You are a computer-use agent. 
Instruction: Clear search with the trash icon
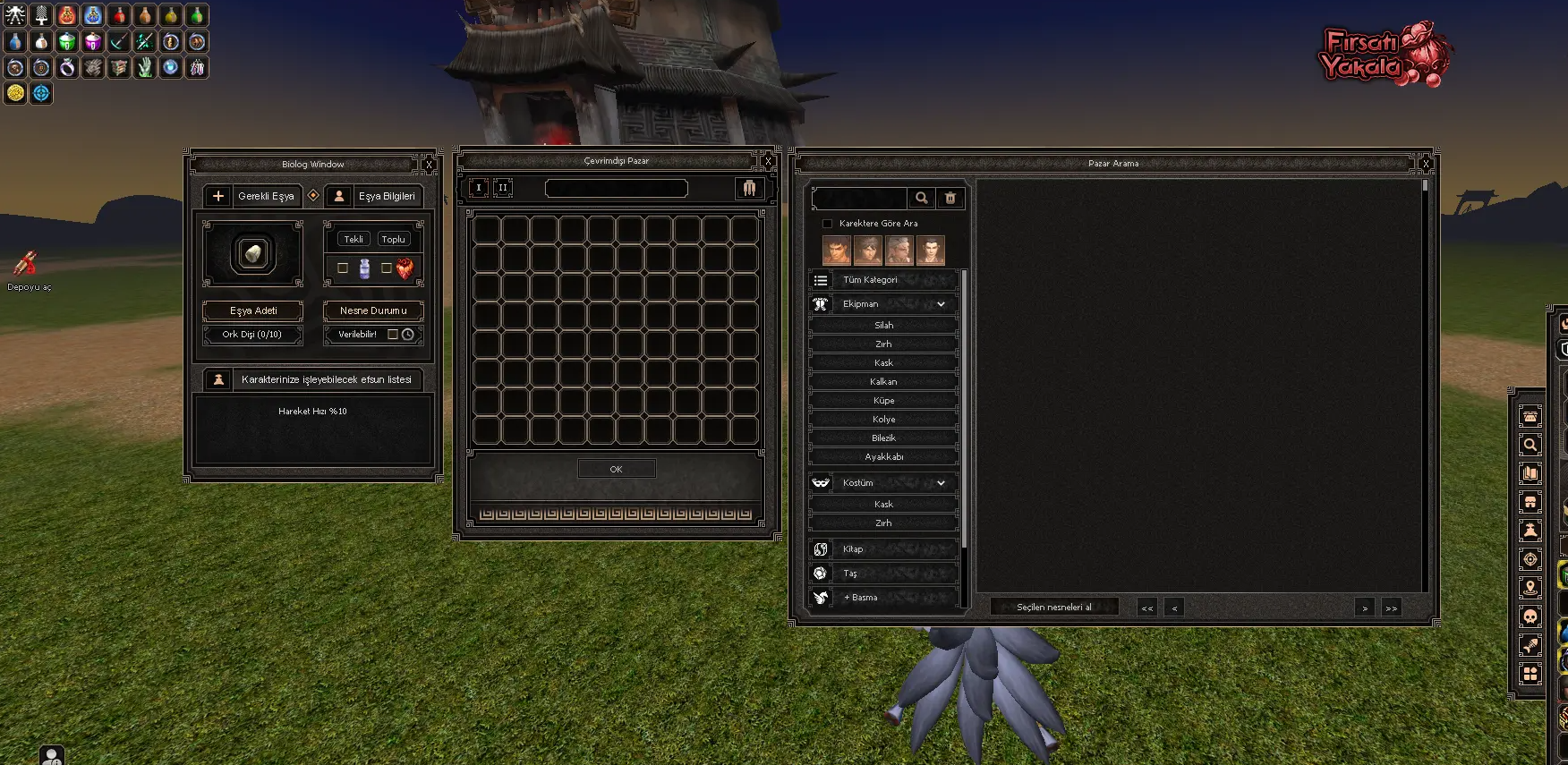pos(950,198)
